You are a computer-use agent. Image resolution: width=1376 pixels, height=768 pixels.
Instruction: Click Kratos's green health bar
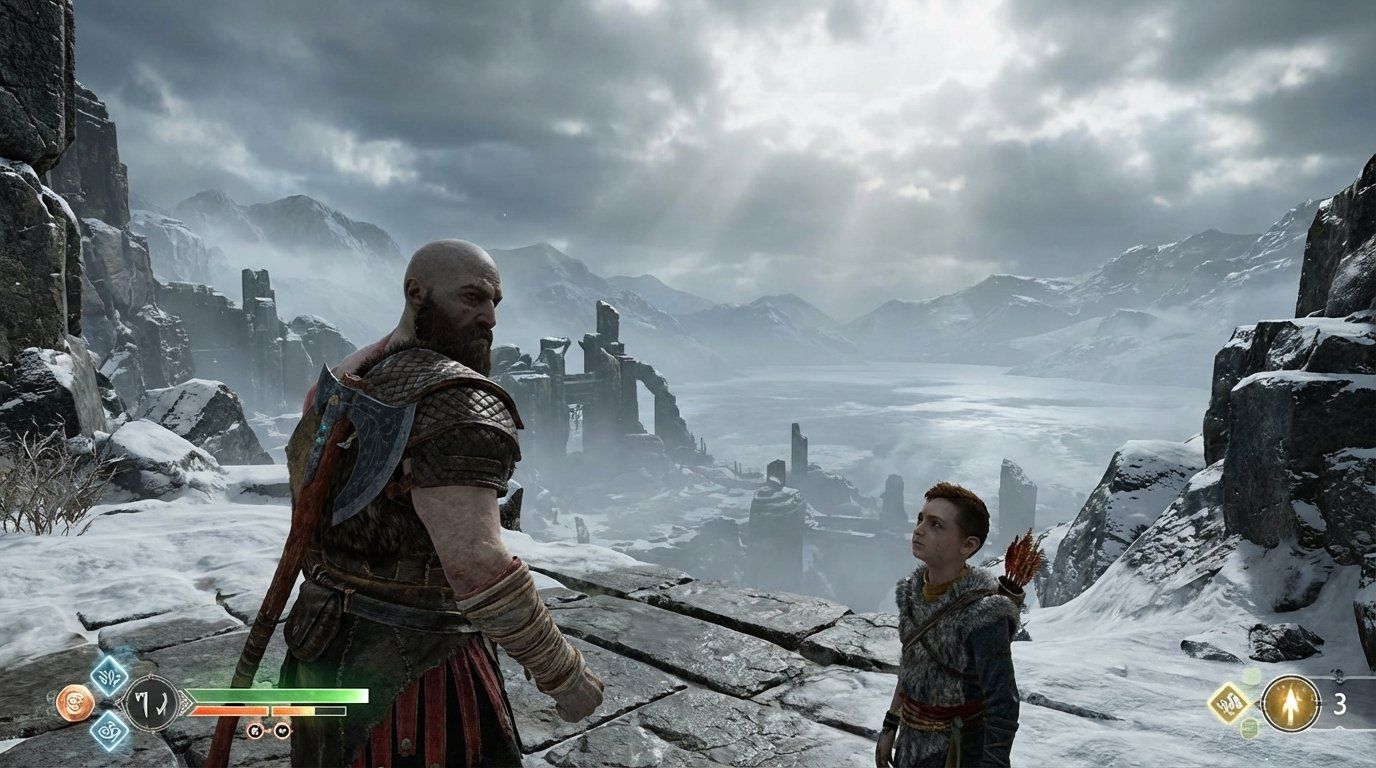point(280,694)
